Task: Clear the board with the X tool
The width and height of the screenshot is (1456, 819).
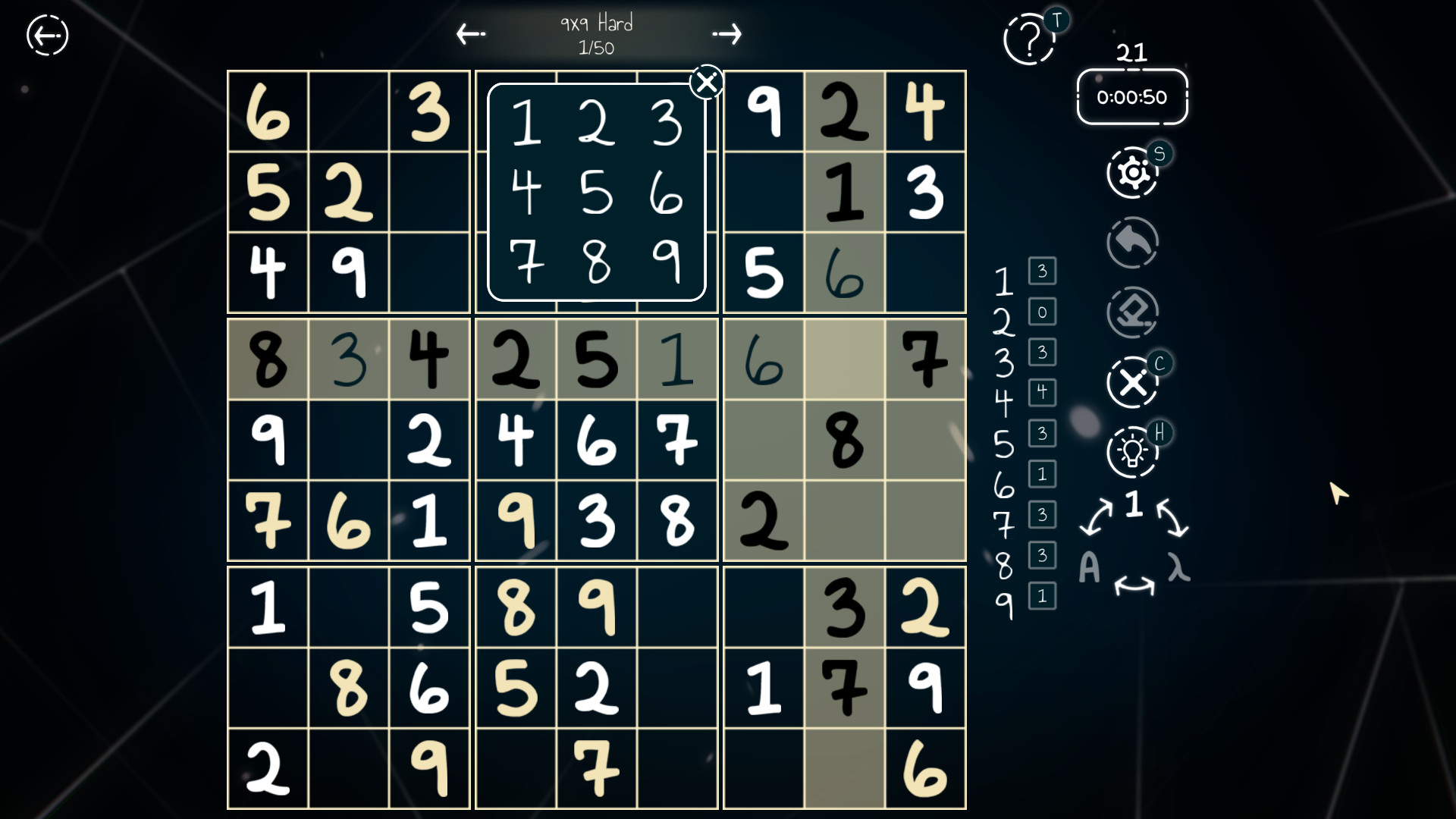Action: click(x=1132, y=381)
